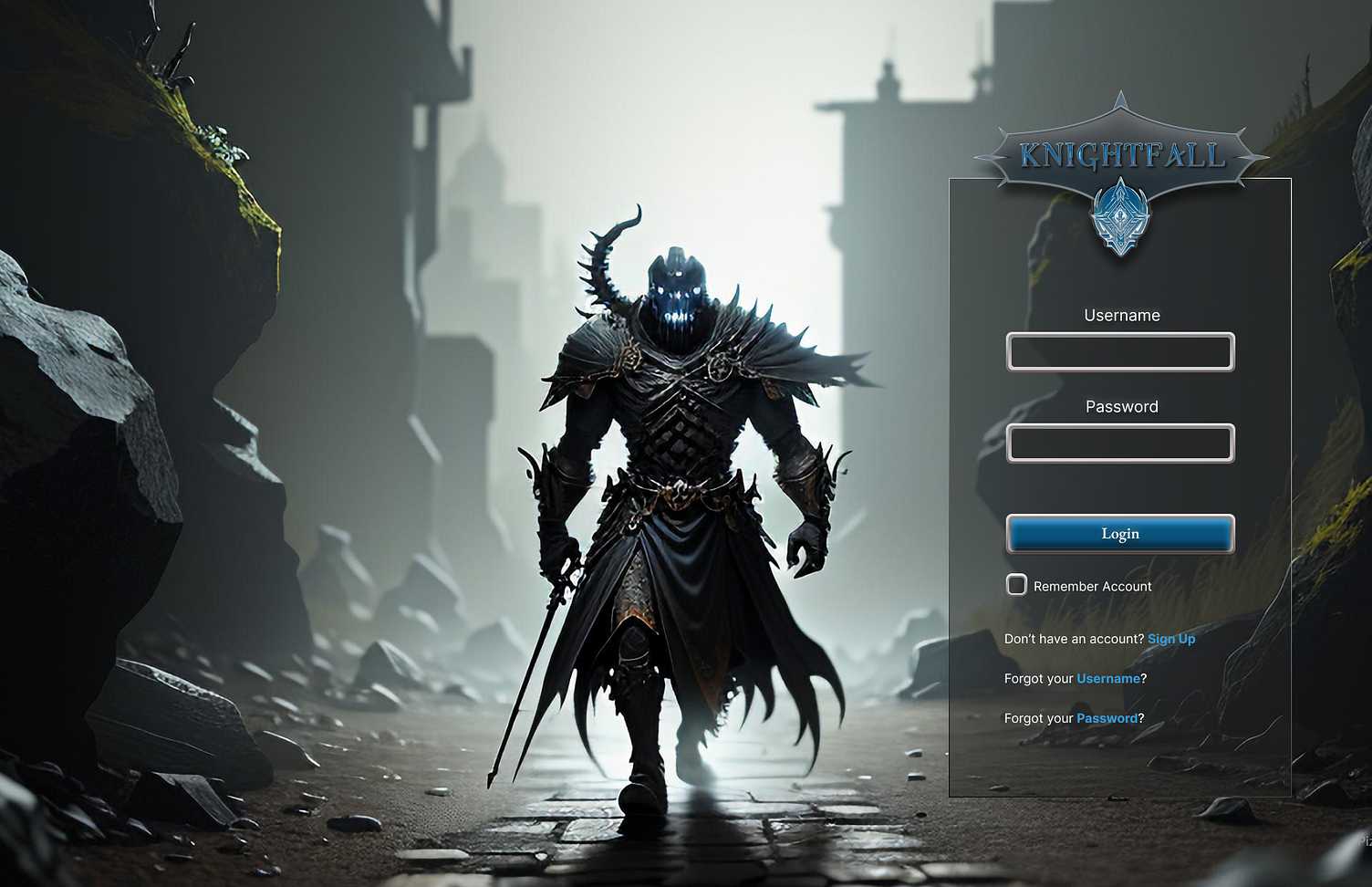This screenshot has width=1372, height=887.
Task: Click the Don't have an account text
Action: tap(1073, 639)
